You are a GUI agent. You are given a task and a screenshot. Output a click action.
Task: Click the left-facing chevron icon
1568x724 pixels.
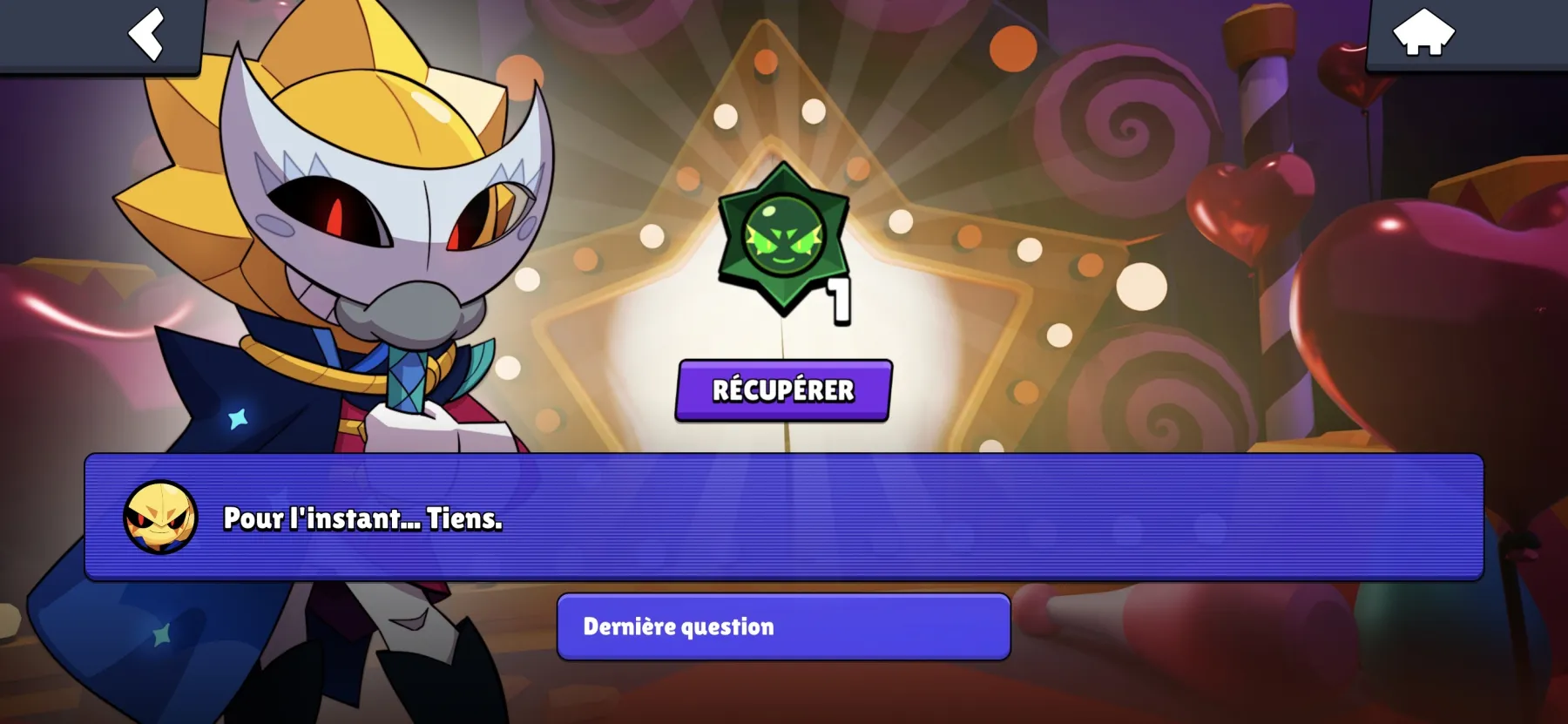(148, 37)
